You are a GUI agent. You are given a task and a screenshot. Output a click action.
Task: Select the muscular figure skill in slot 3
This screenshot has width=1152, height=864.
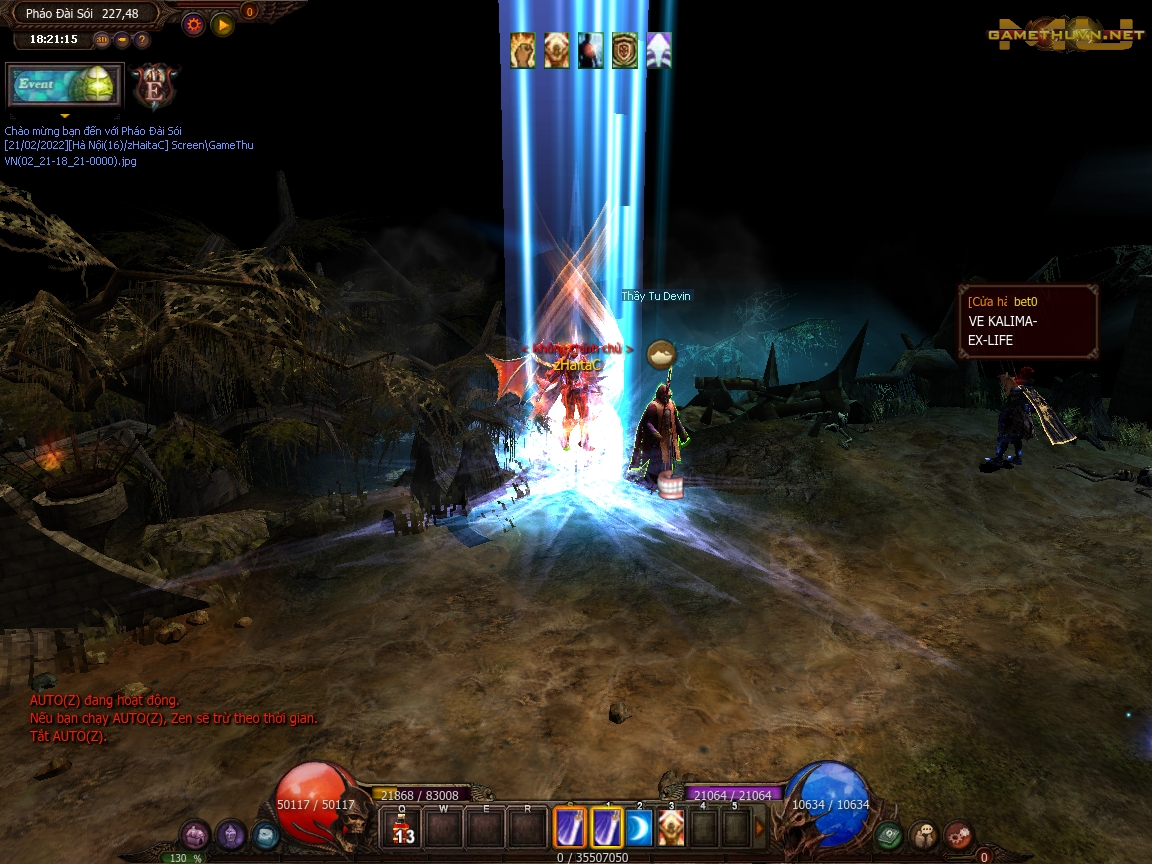tap(671, 828)
